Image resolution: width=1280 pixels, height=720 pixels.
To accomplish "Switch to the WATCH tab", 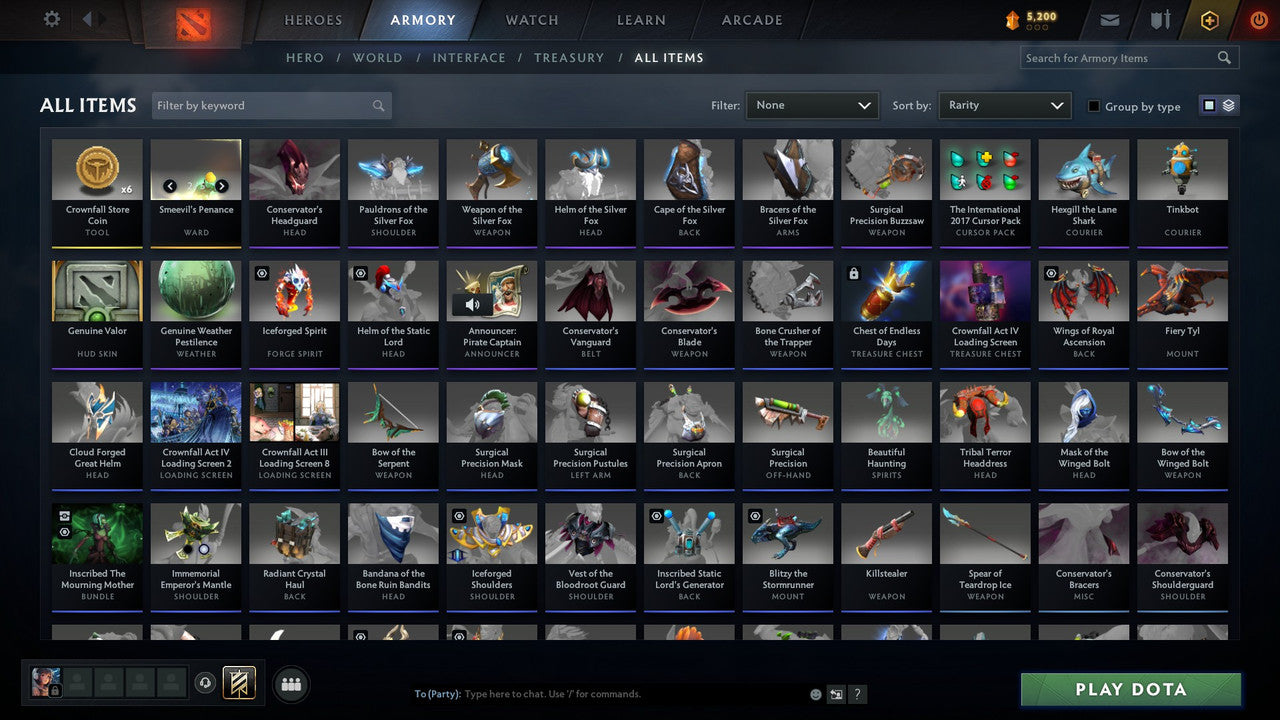I will tap(531, 19).
